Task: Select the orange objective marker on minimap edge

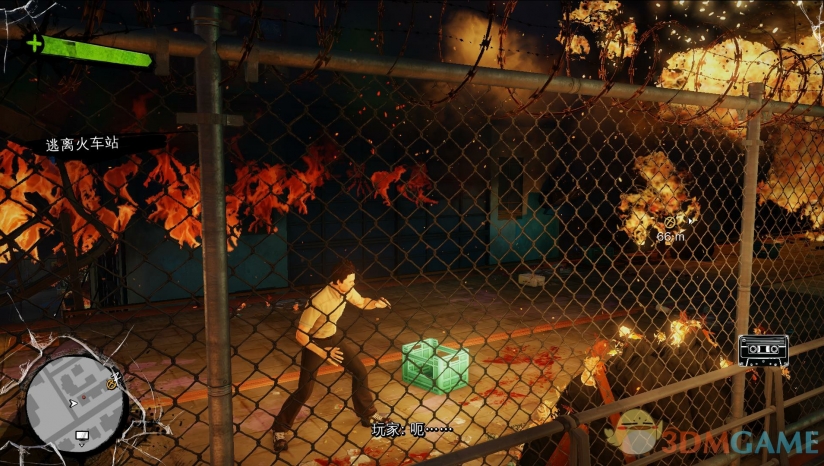Action: (x=110, y=380)
